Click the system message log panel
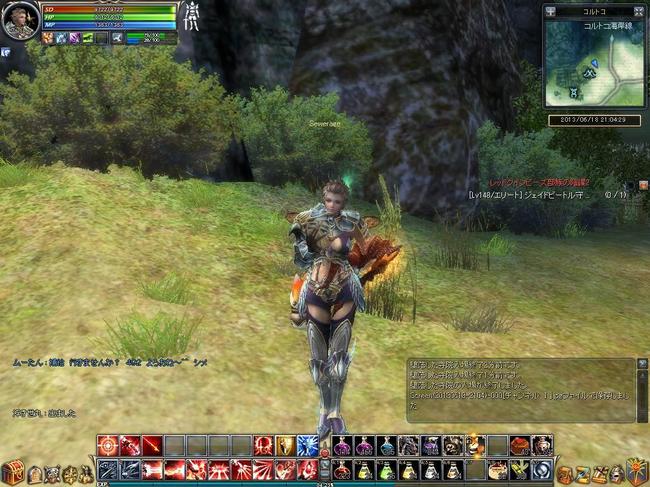This screenshot has height=487, width=650. click(520, 390)
